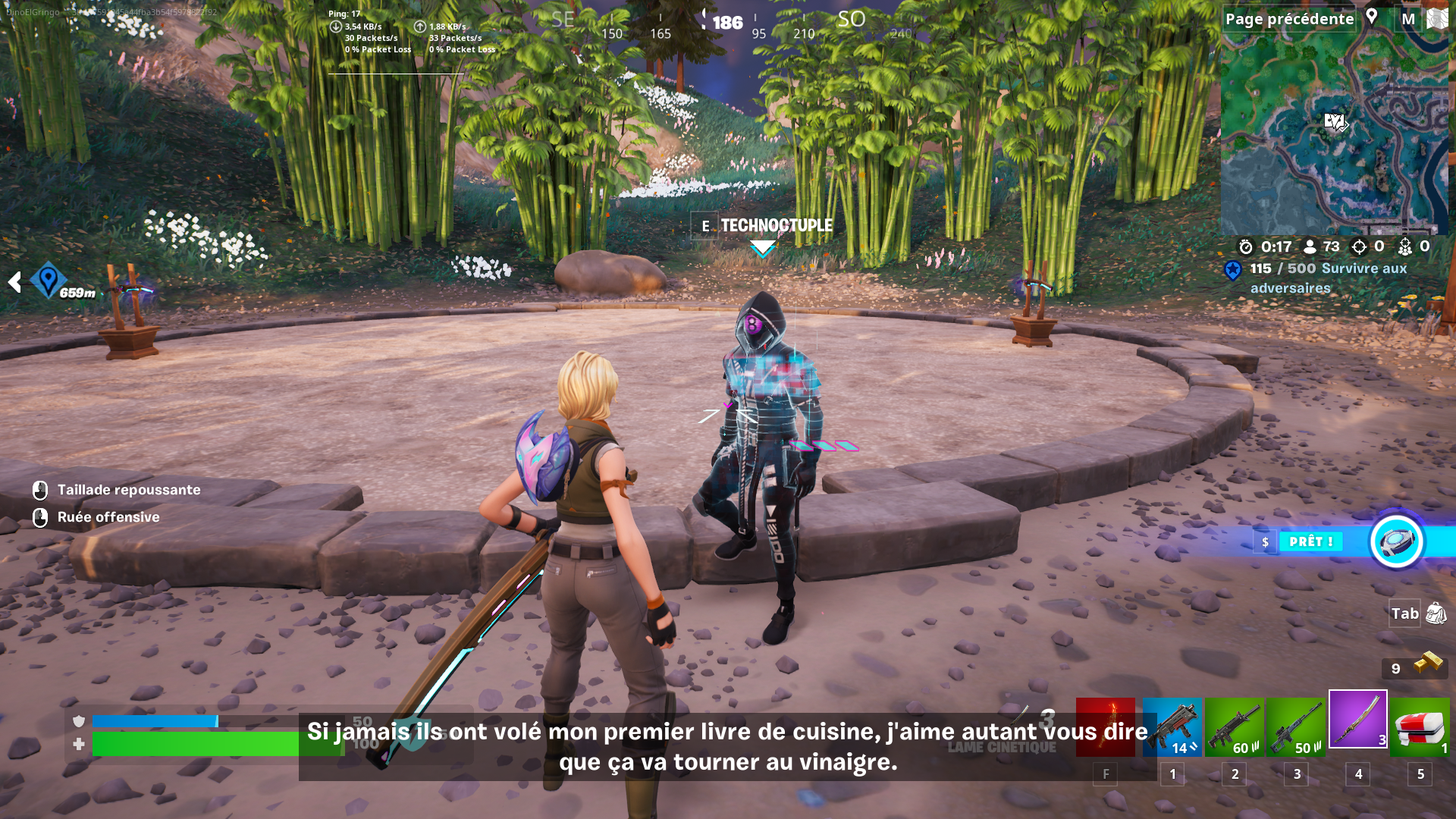
Task: Select the assault rifle with 60 ammo
Action: 1235,727
